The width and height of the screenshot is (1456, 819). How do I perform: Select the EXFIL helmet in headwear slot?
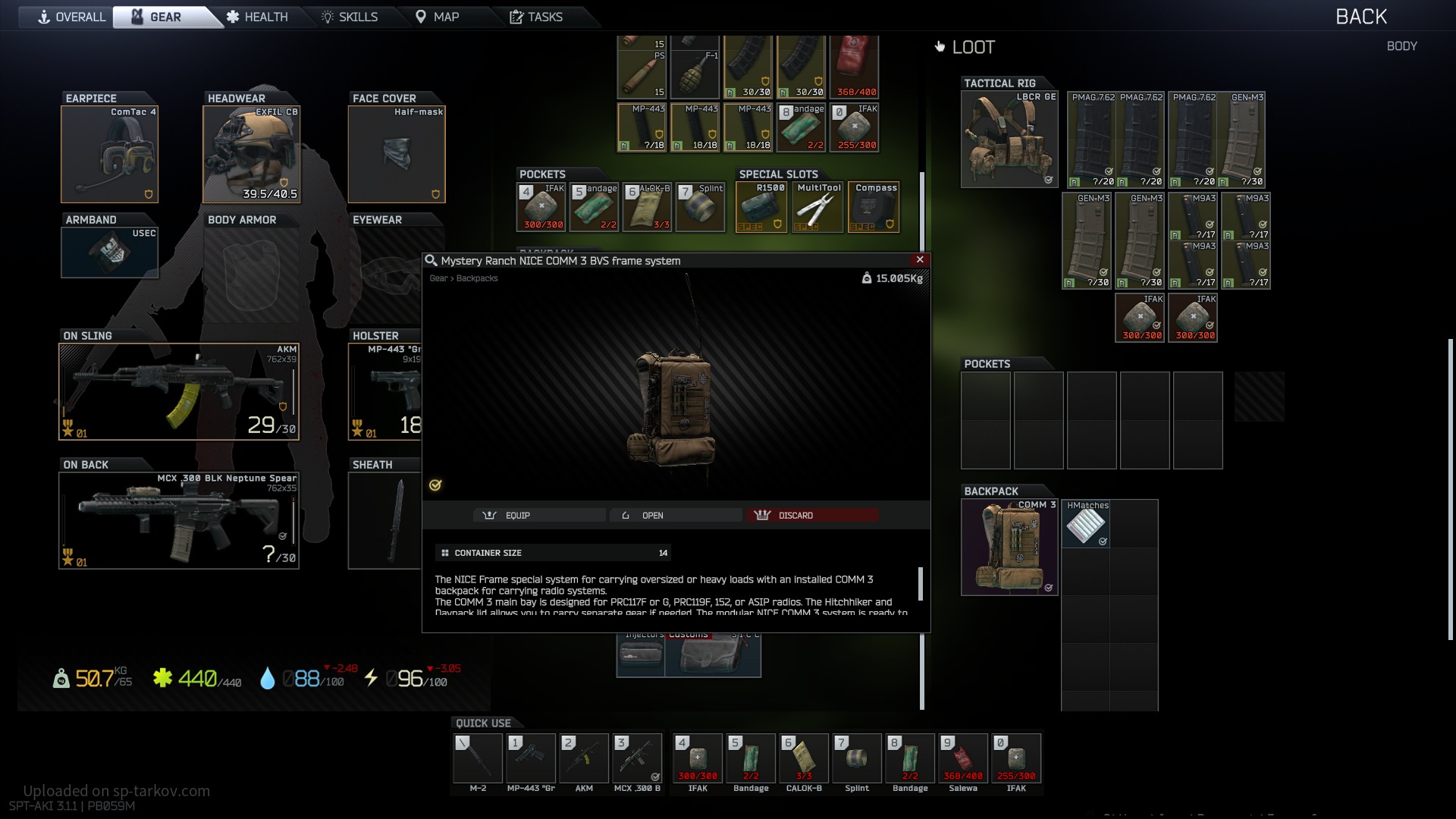(252, 155)
